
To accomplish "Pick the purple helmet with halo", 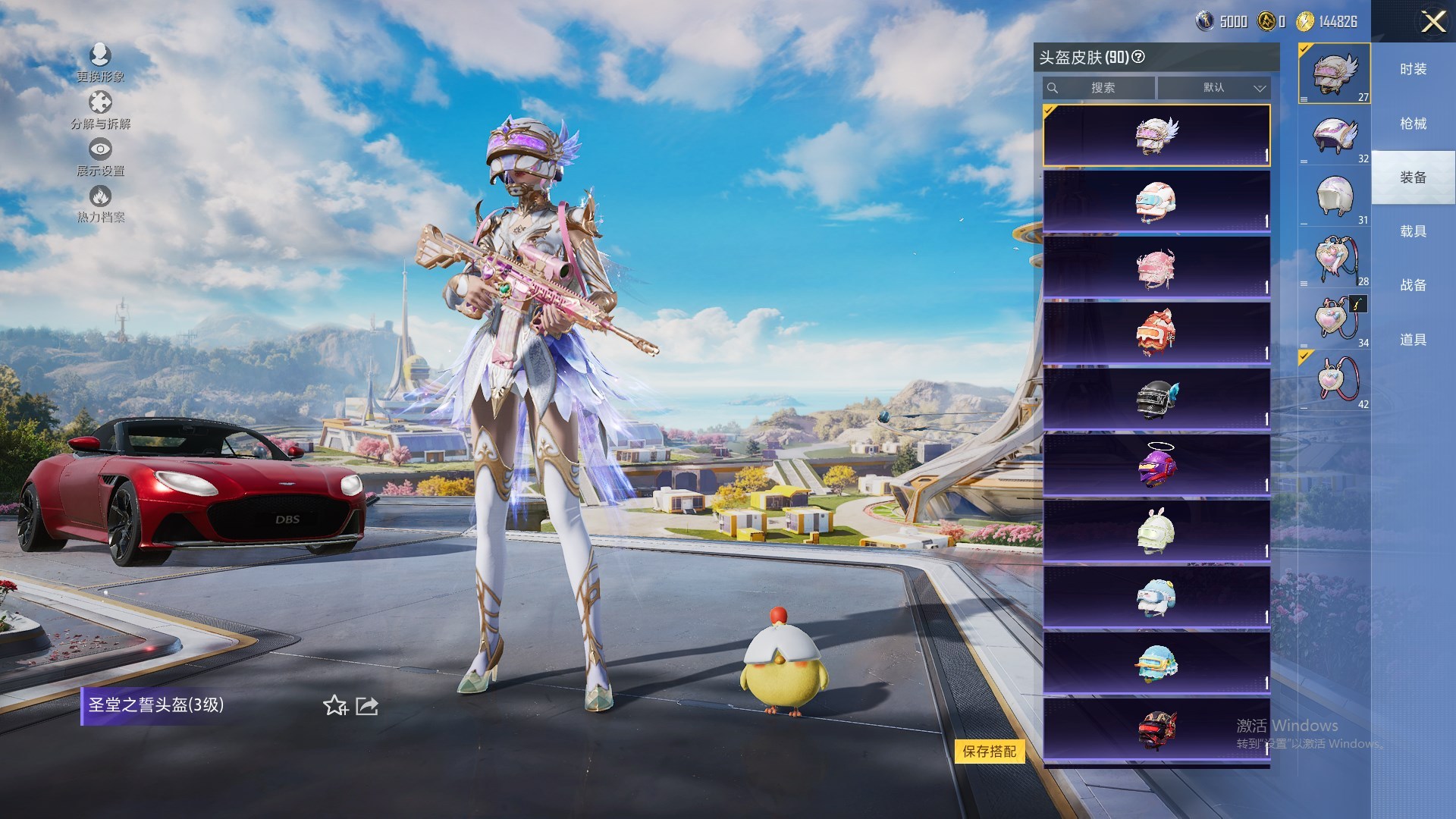I will point(1156,465).
